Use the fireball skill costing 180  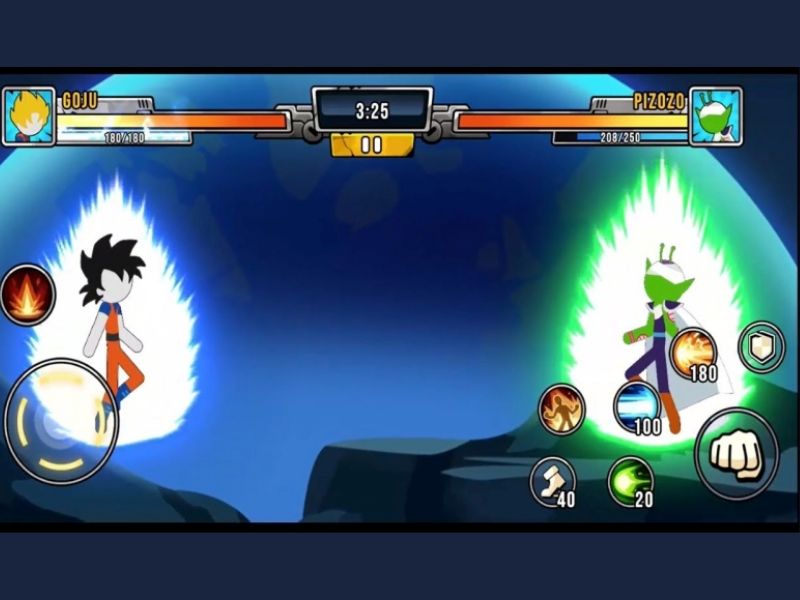click(x=692, y=353)
